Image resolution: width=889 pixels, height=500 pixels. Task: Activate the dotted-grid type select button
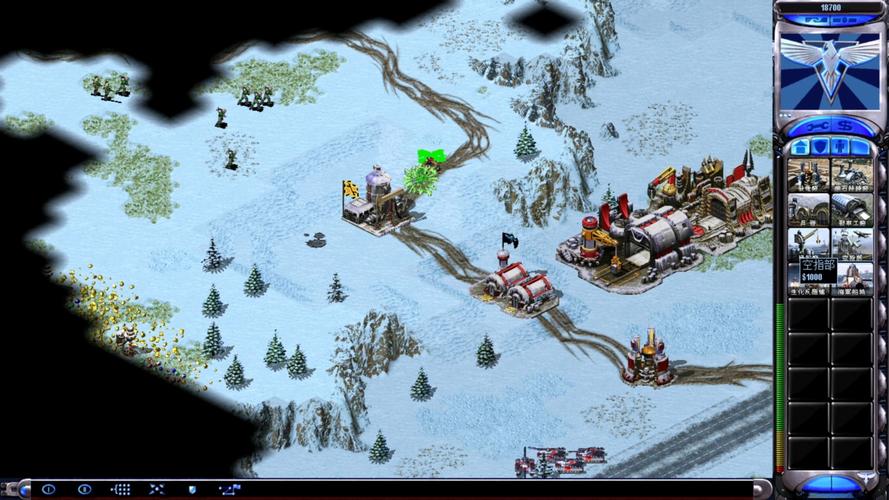[x=121, y=489]
